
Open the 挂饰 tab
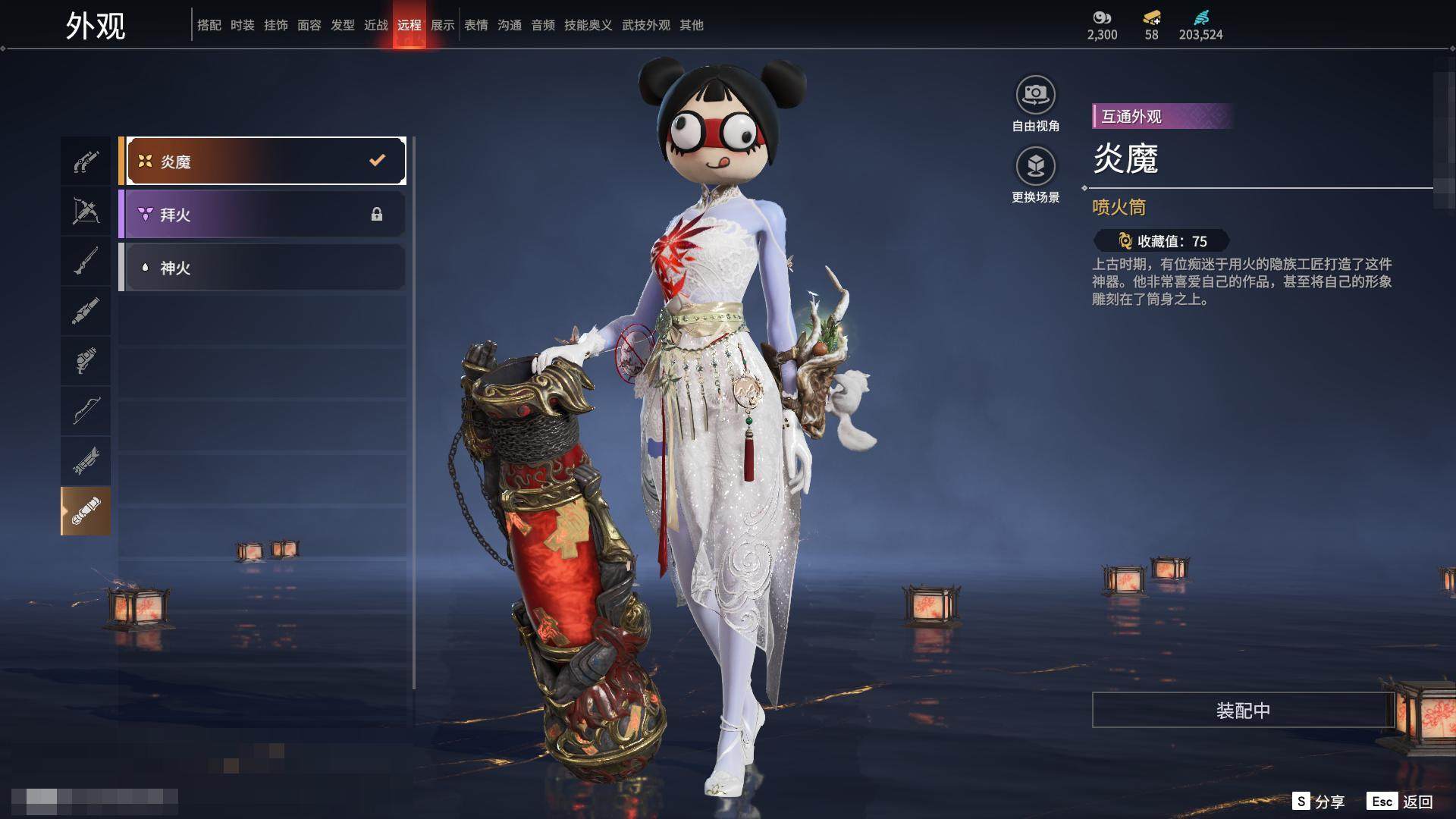coord(276,25)
